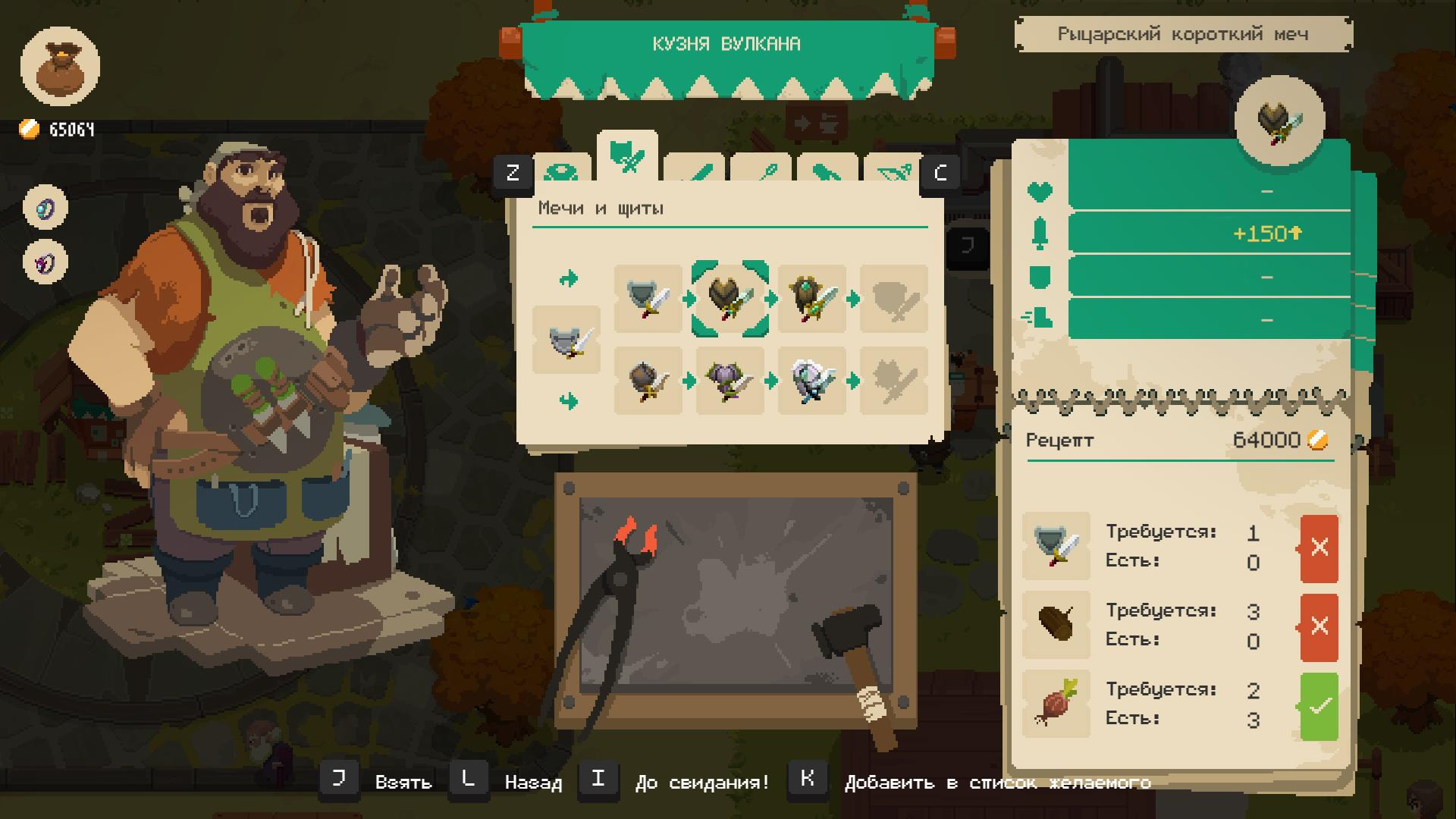
Task: Inspect the brown log ingredient in recipe
Action: 1056,625
